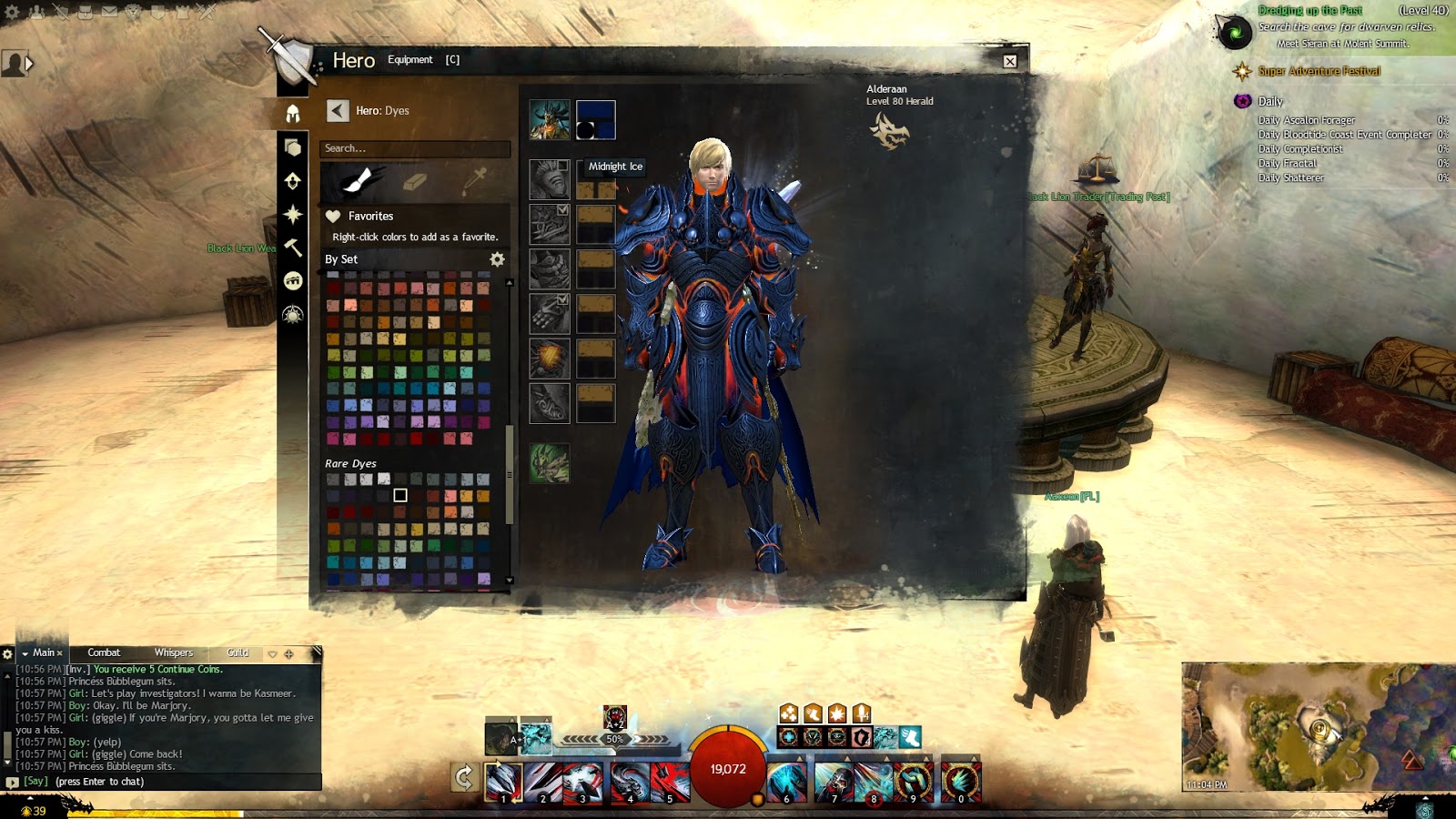
Task: Switch chat to the Guild tab
Action: tap(238, 652)
